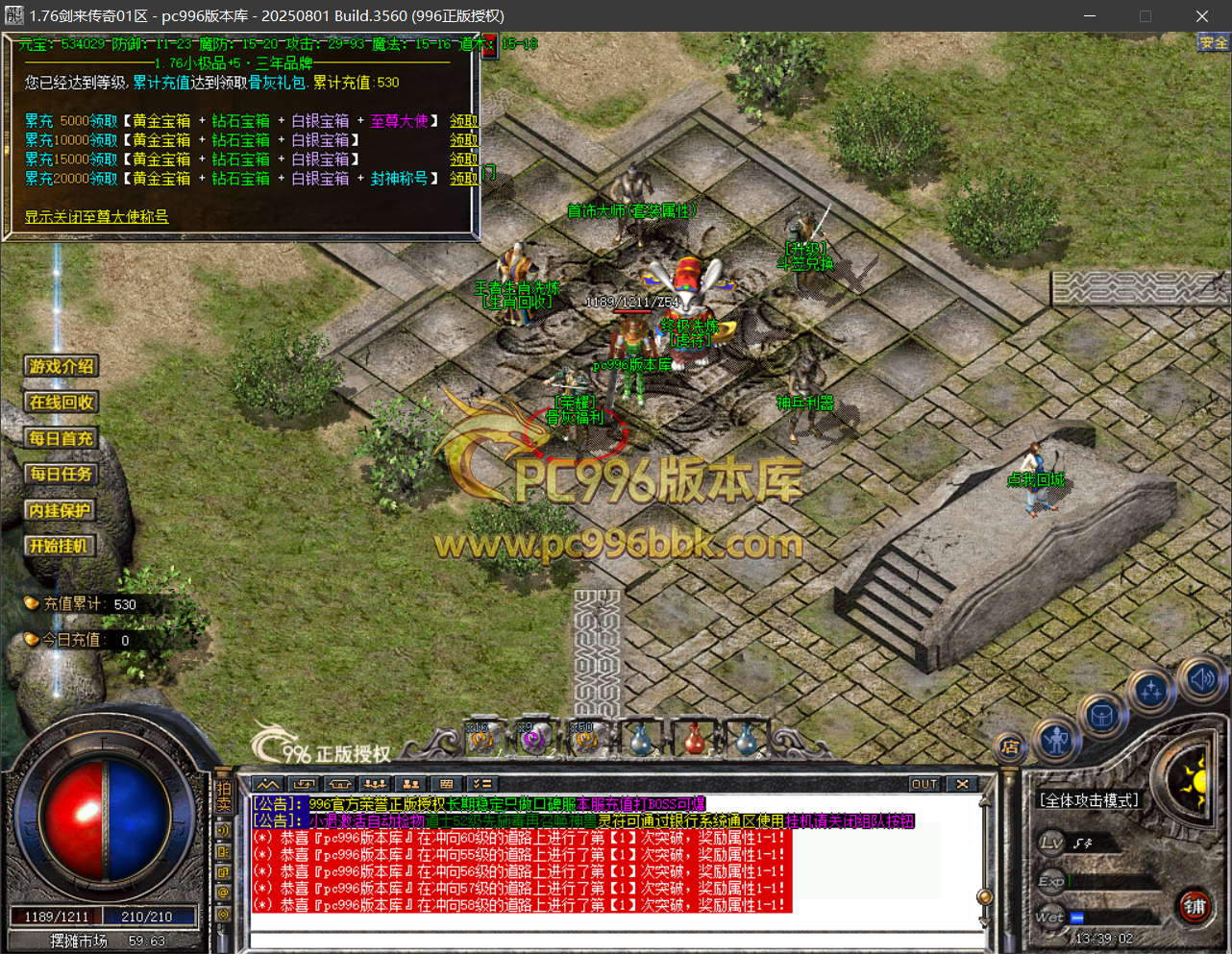Select the purple swirl scroll hotbar slot
This screenshot has width=1232, height=954.
533,738
